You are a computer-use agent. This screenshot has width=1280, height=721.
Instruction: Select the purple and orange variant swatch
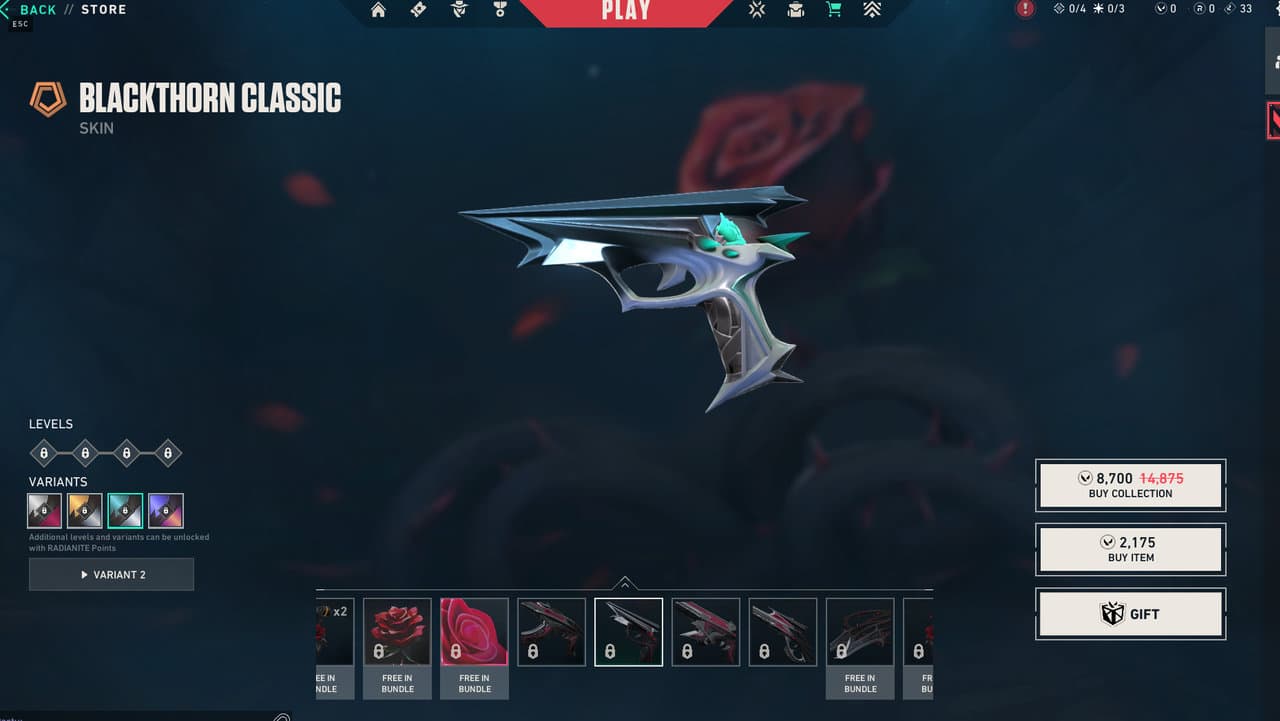click(x=166, y=511)
